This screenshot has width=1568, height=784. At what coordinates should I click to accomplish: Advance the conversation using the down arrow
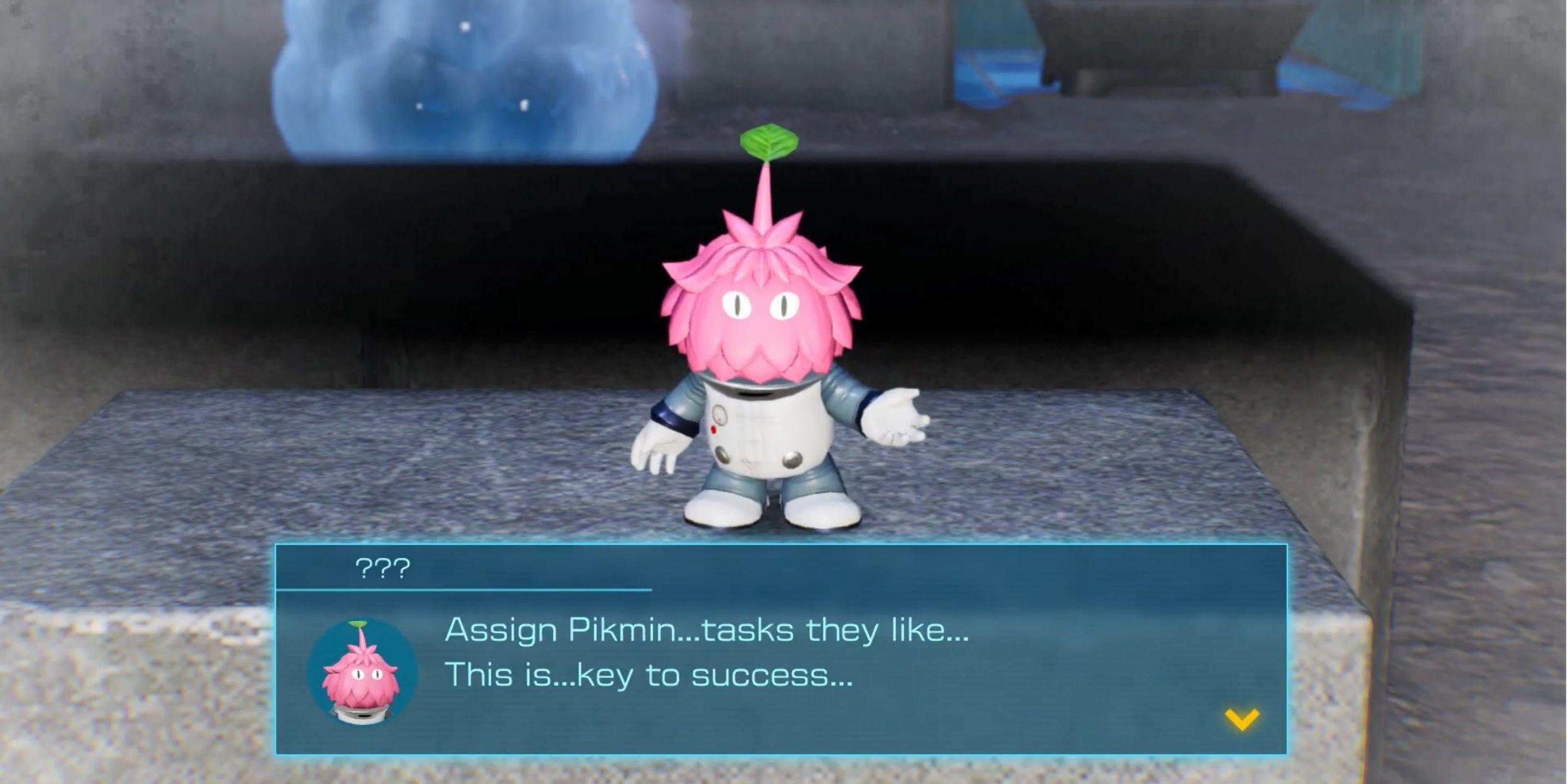1243,719
